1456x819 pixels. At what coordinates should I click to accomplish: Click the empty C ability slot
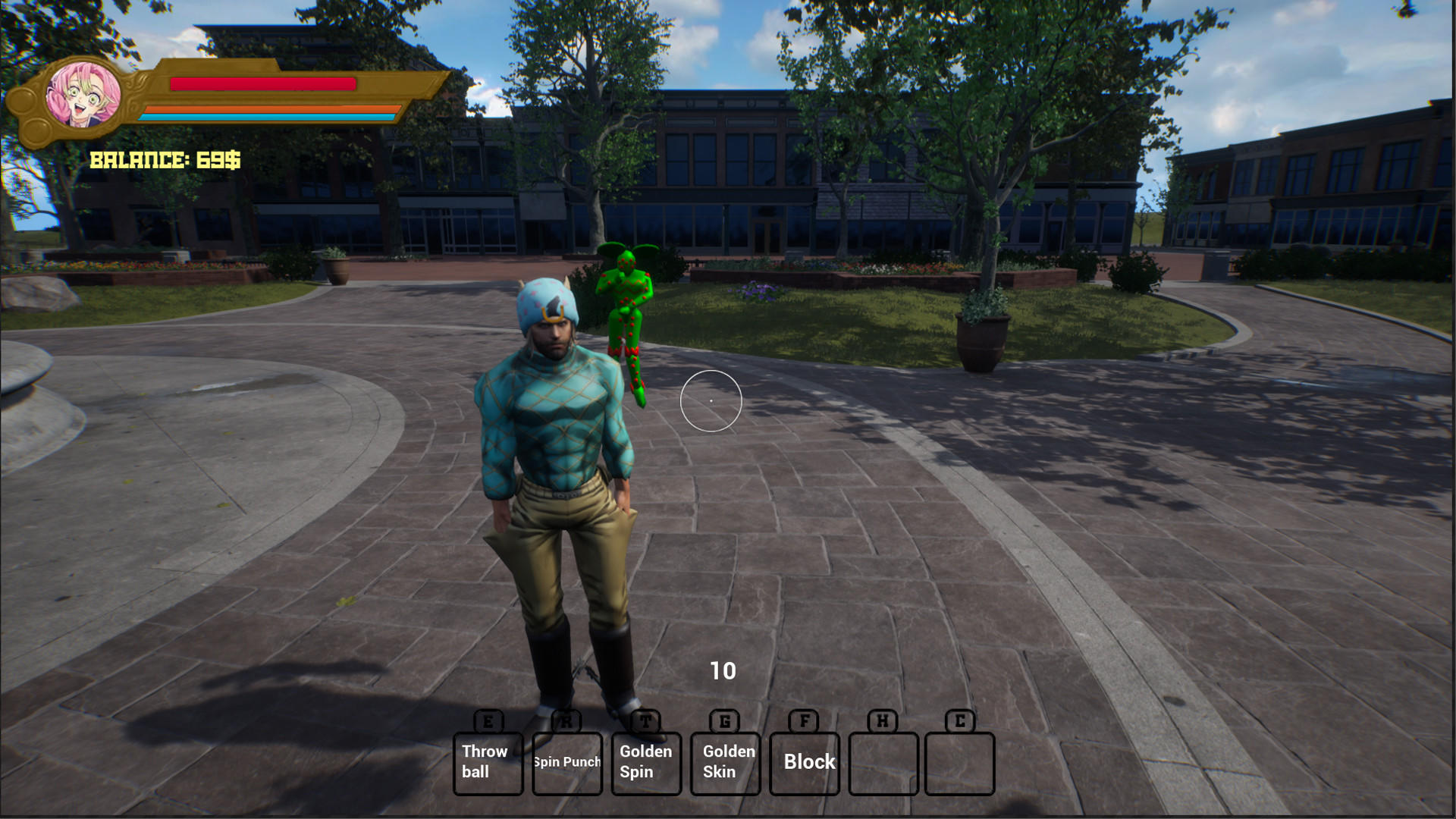pos(961,761)
